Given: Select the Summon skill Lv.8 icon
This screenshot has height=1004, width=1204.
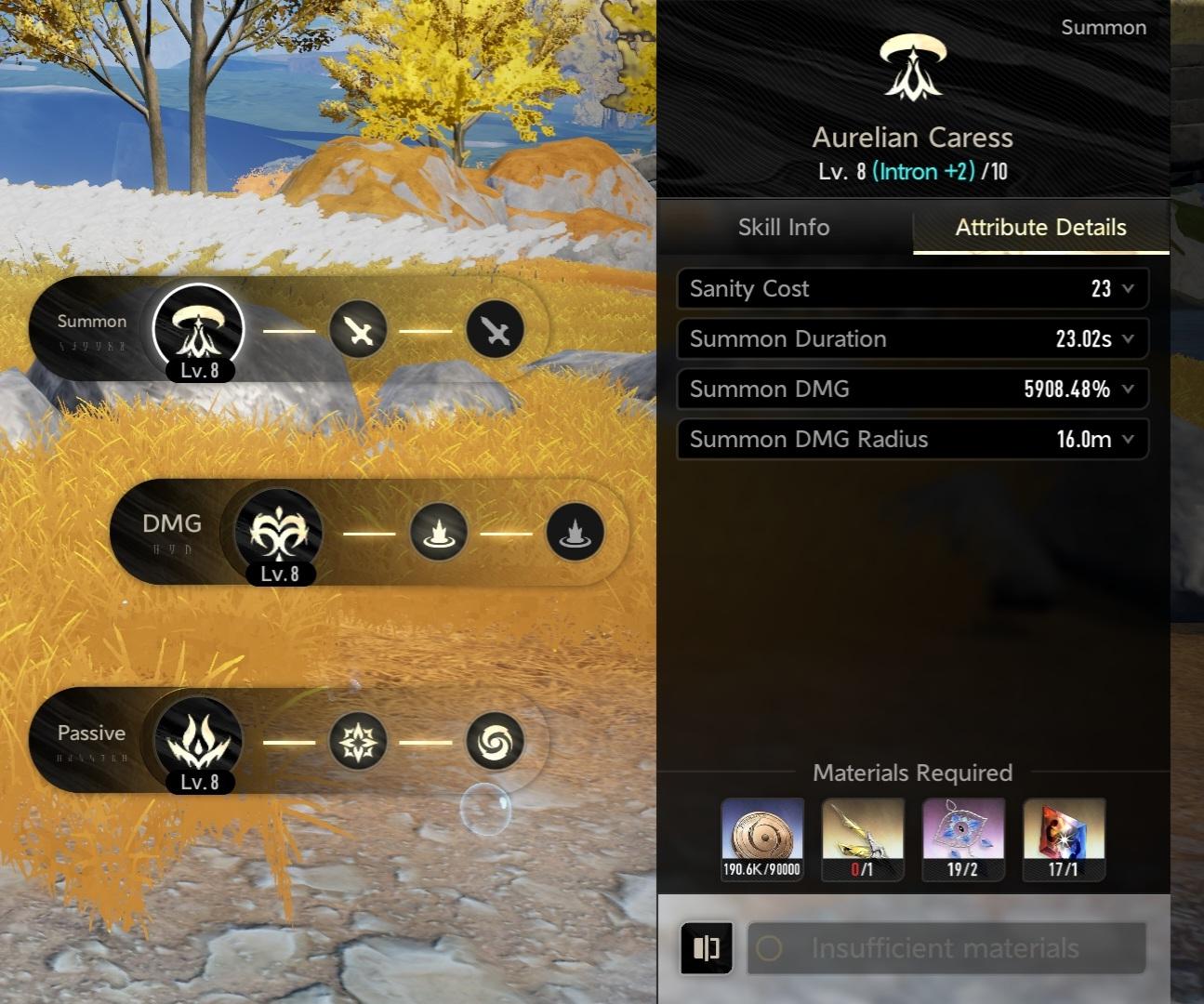Looking at the screenshot, I should pos(197,329).
